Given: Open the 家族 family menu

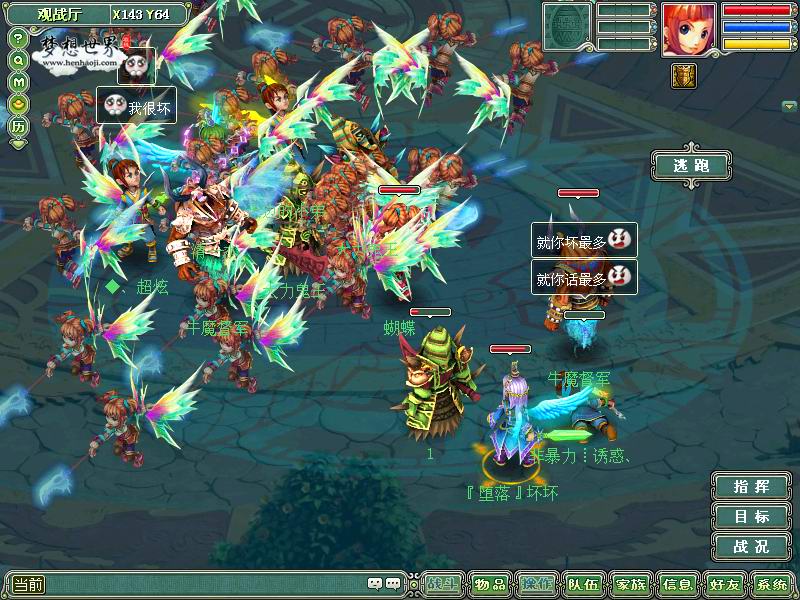Looking at the screenshot, I should 630,584.
